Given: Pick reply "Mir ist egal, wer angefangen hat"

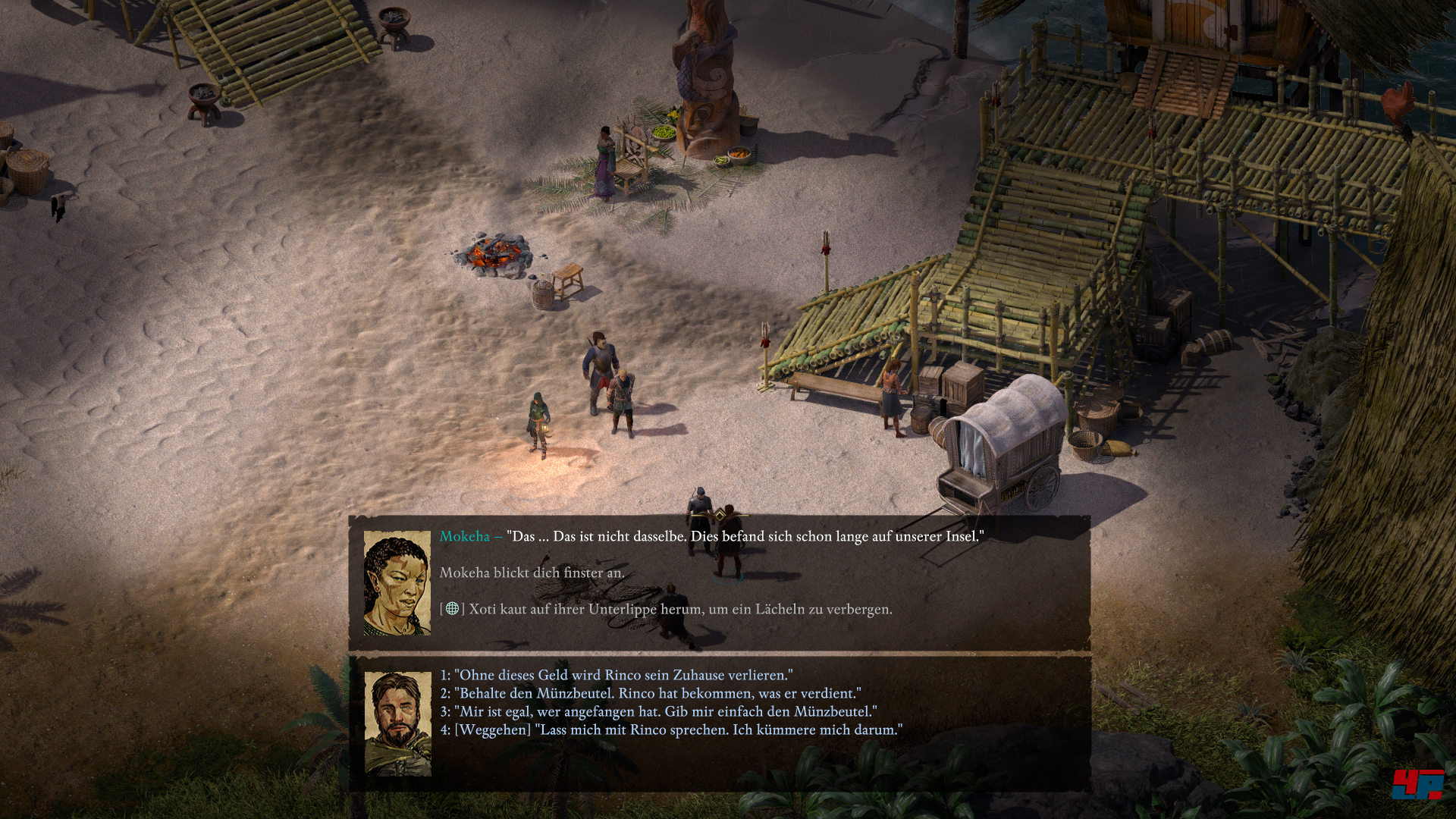Looking at the screenshot, I should [x=658, y=711].
